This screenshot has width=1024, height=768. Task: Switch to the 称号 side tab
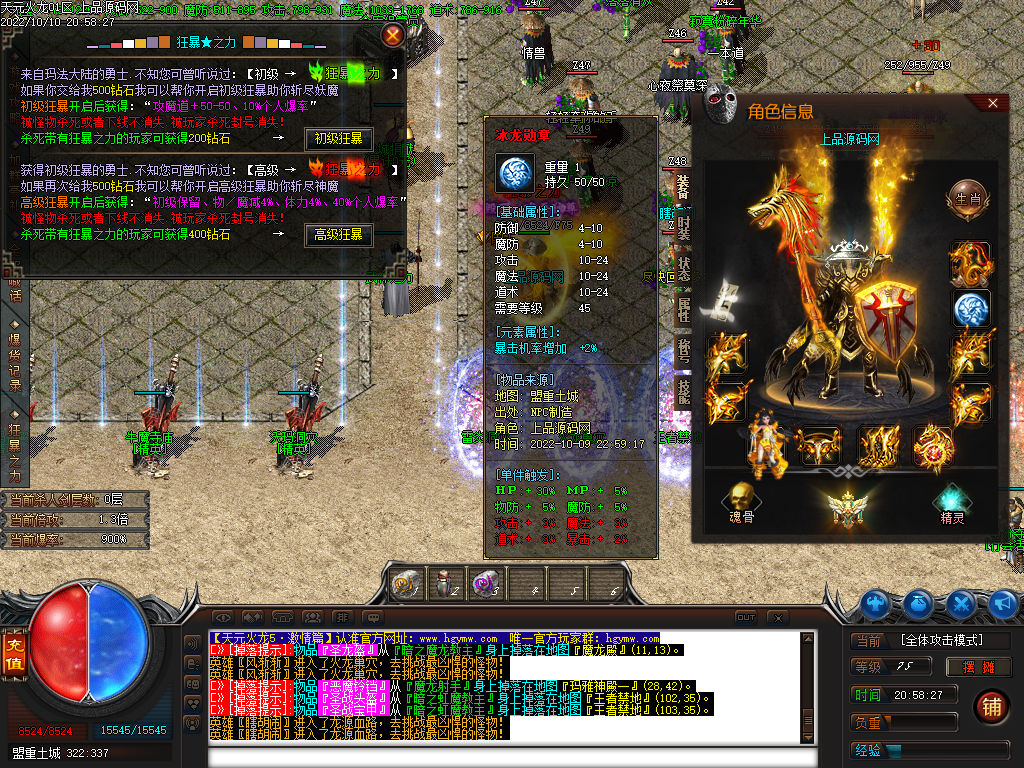coord(684,349)
